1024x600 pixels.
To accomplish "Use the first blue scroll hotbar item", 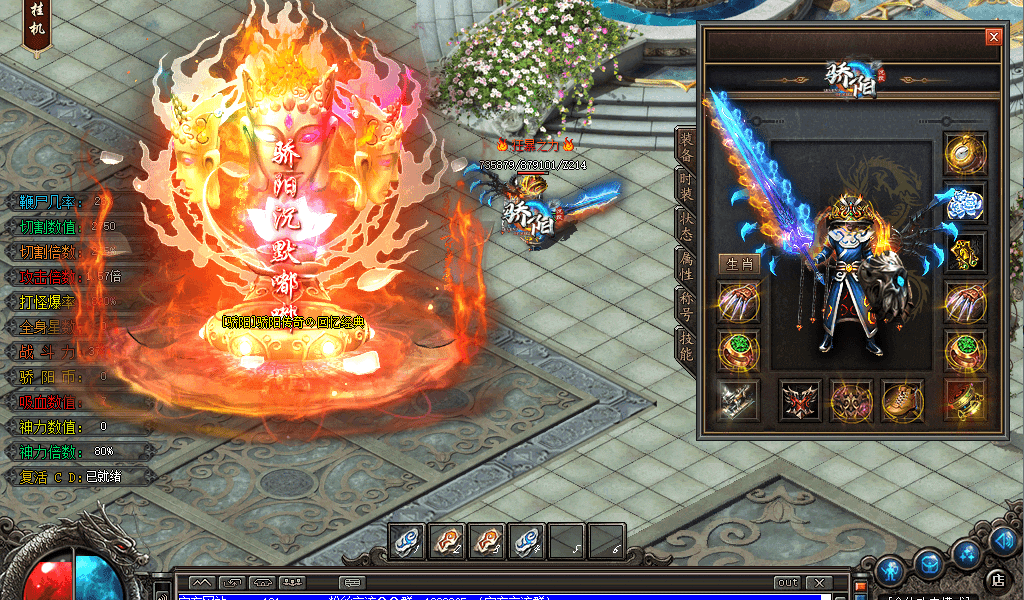I will tap(407, 541).
